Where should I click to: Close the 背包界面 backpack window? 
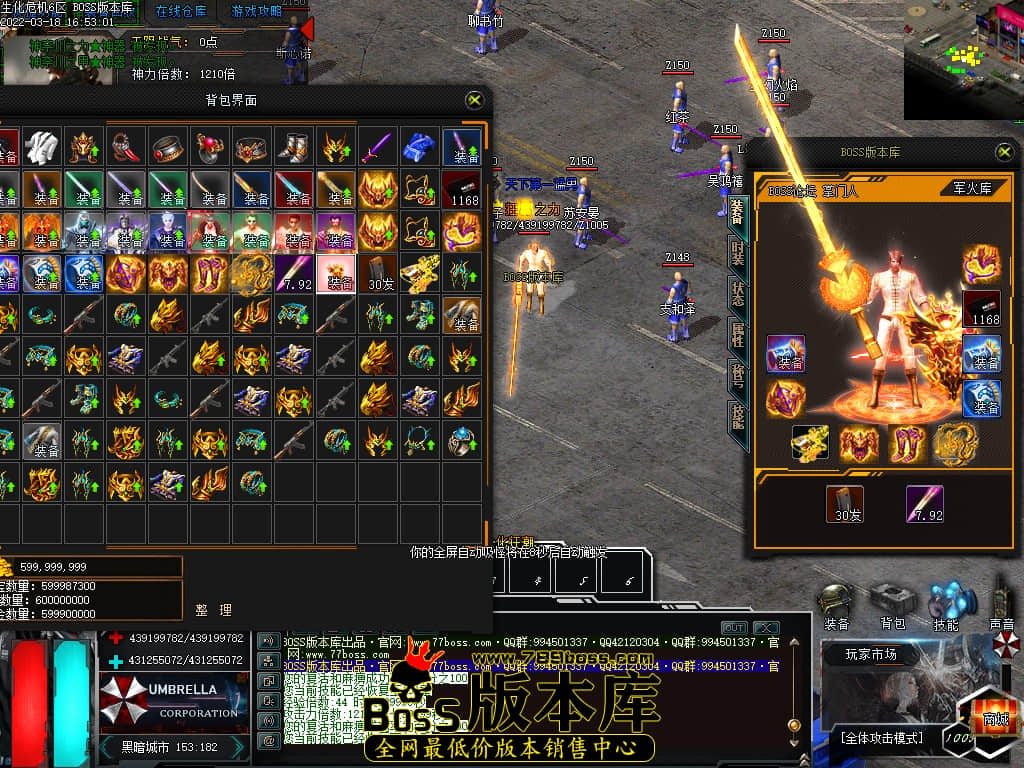(475, 100)
